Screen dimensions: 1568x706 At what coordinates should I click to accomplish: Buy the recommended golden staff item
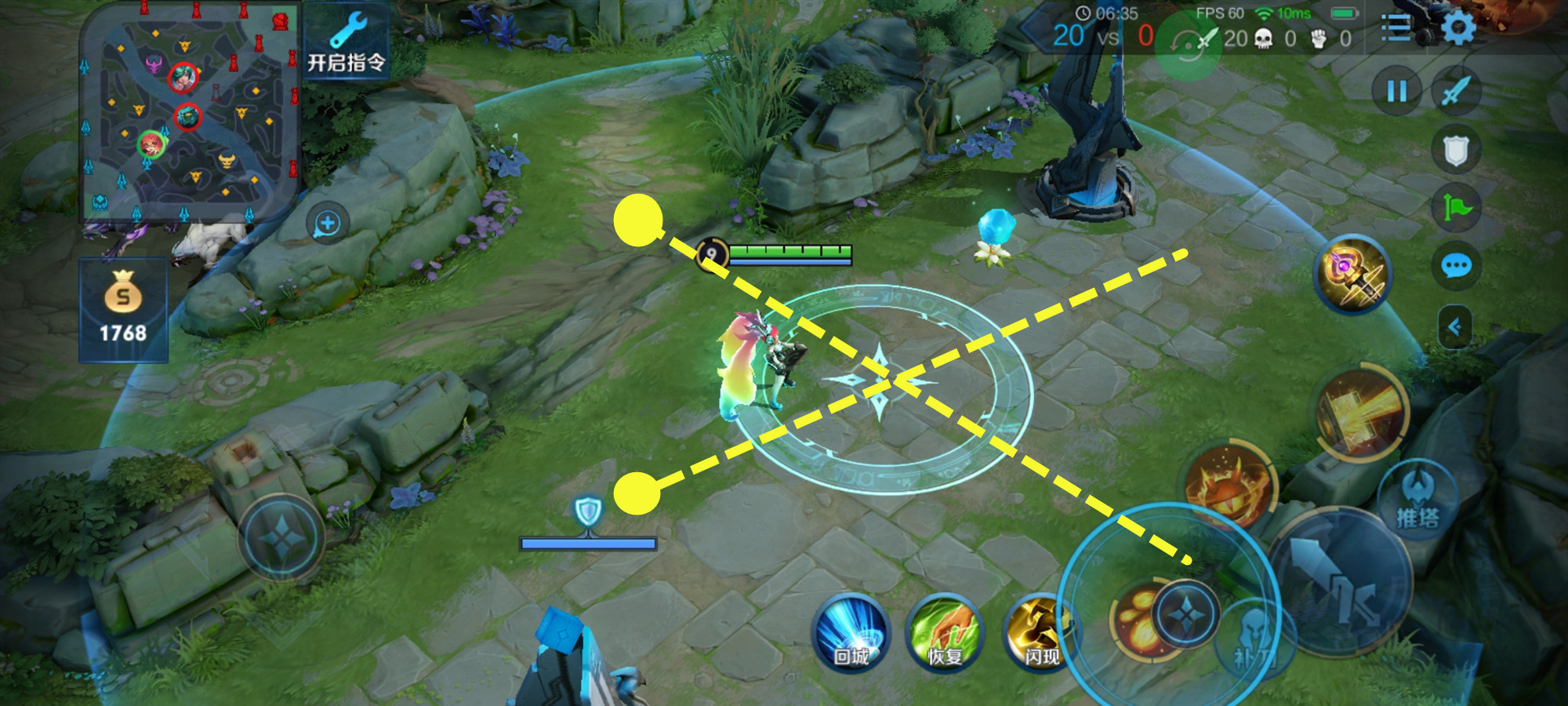(1353, 275)
